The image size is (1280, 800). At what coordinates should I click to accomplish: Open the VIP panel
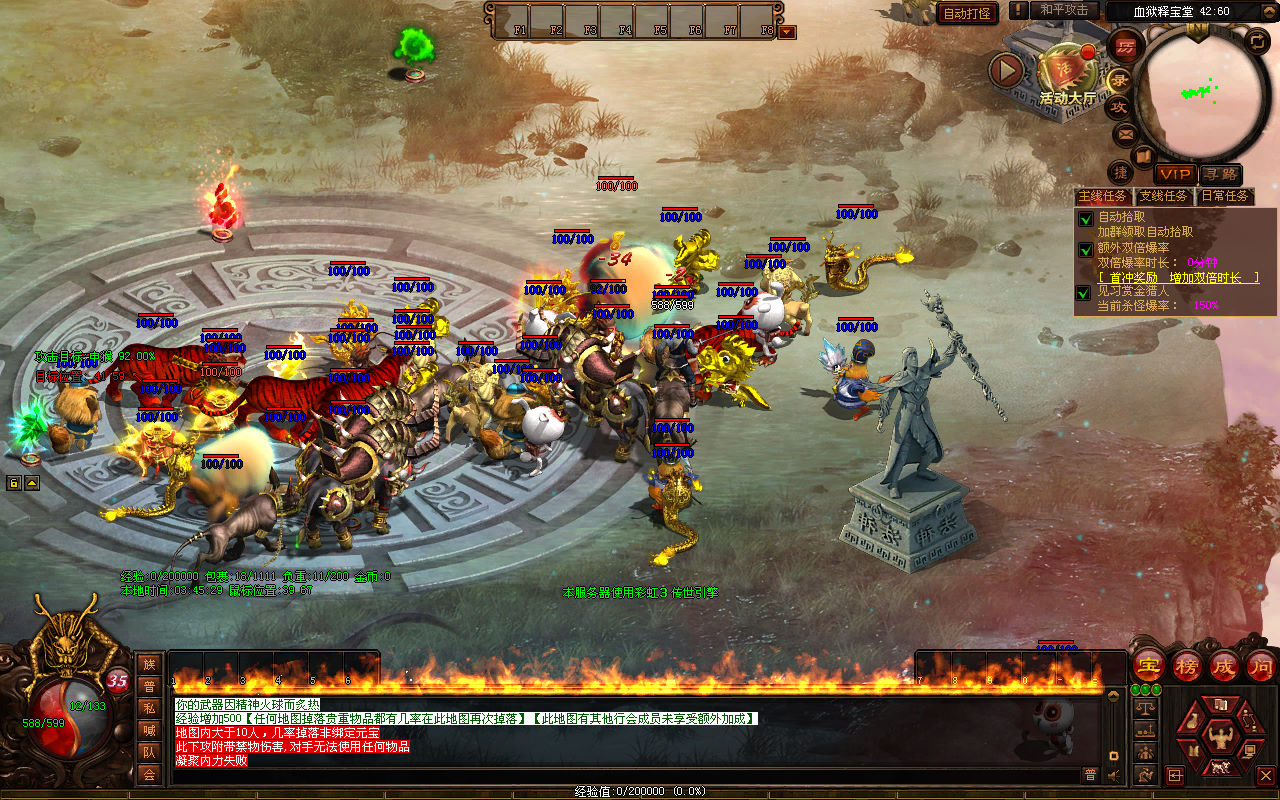tap(1174, 174)
